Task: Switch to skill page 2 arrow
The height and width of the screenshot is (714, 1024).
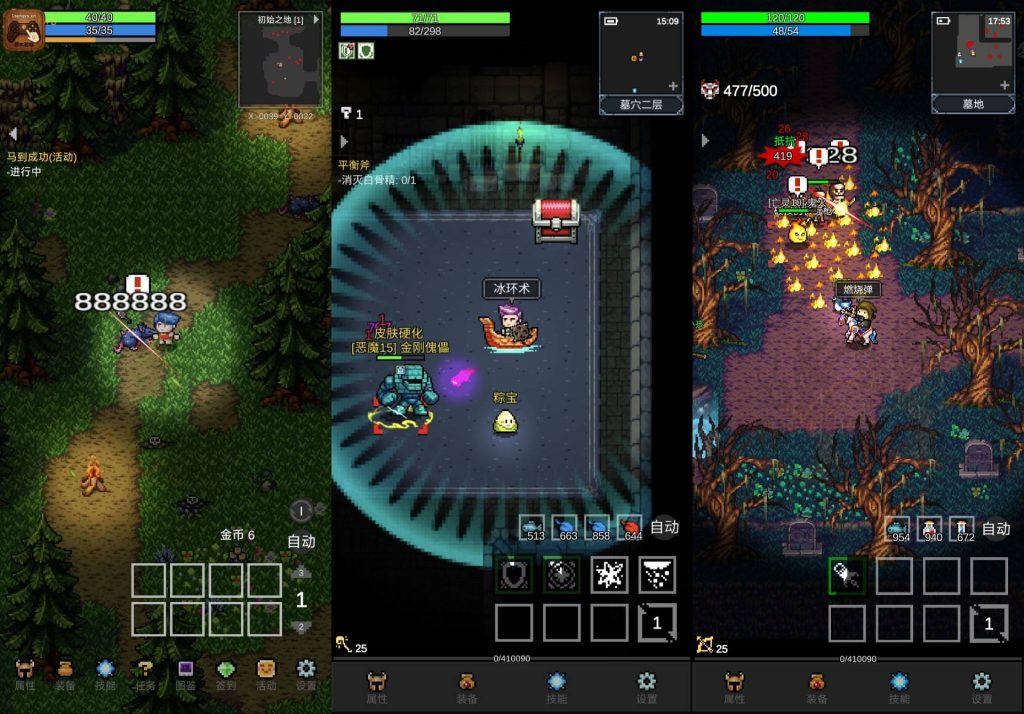Action: [299, 627]
